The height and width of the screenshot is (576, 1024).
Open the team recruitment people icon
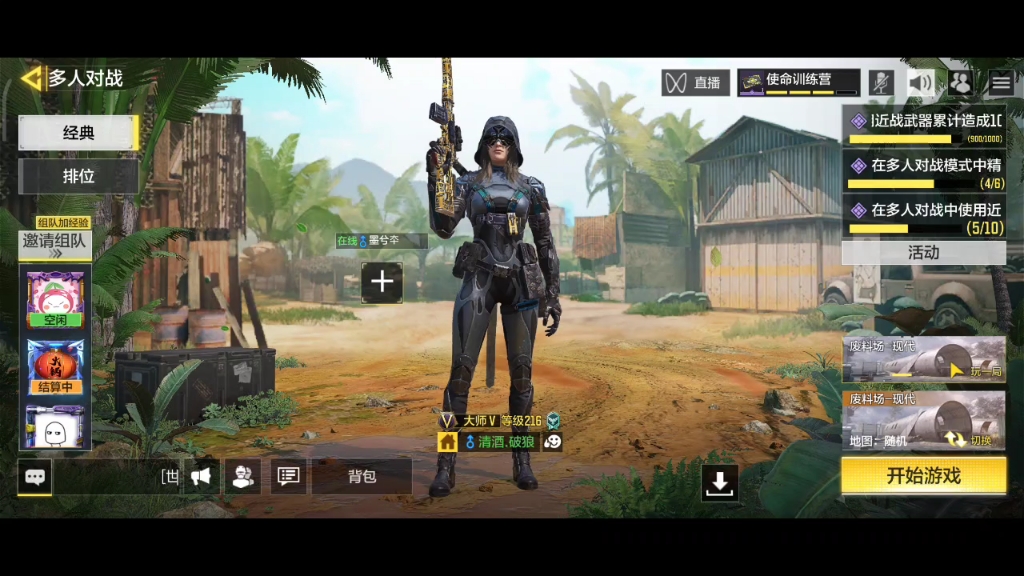pyautogui.click(x=243, y=477)
